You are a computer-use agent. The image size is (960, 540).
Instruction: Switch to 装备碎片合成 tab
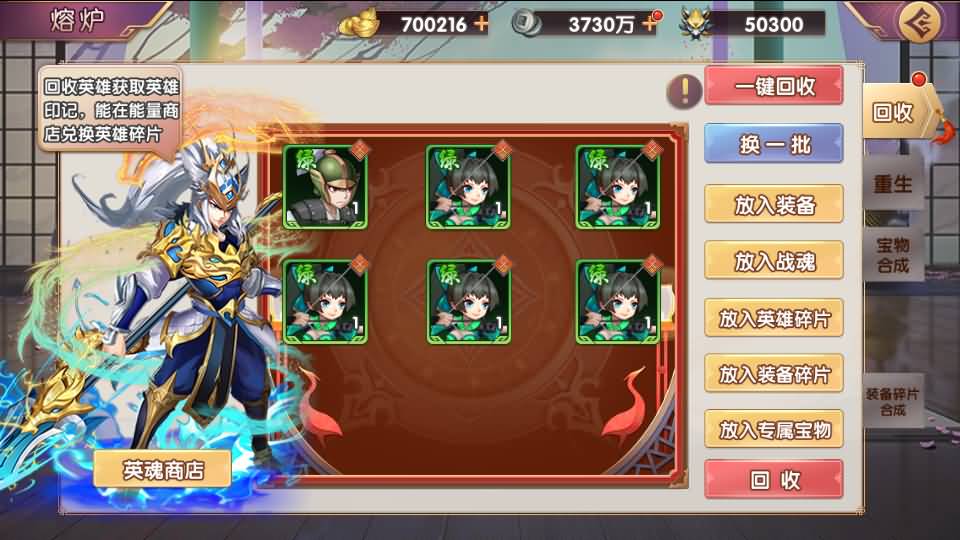pyautogui.click(x=892, y=401)
